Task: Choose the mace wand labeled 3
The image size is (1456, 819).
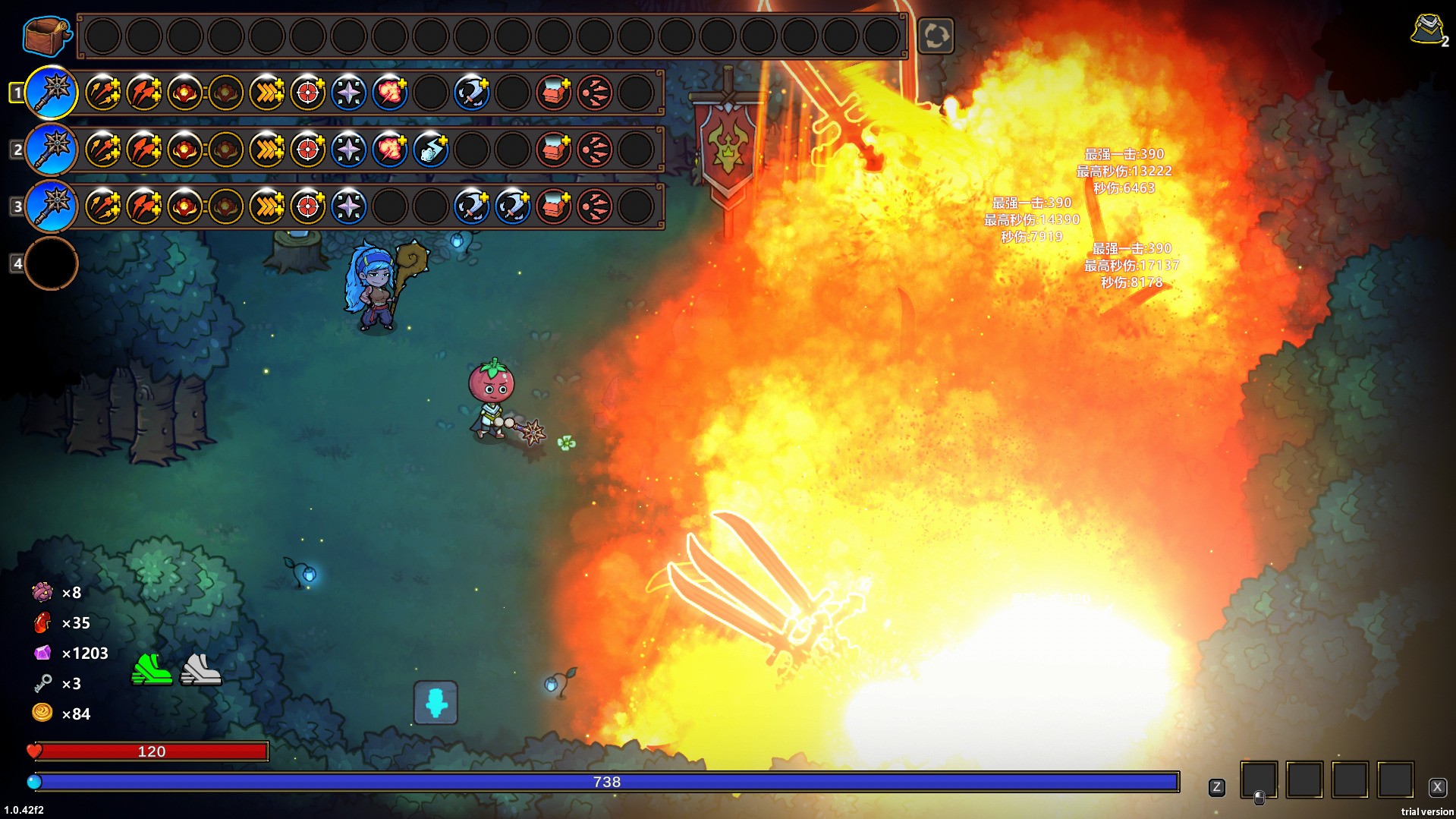Action: (x=52, y=206)
